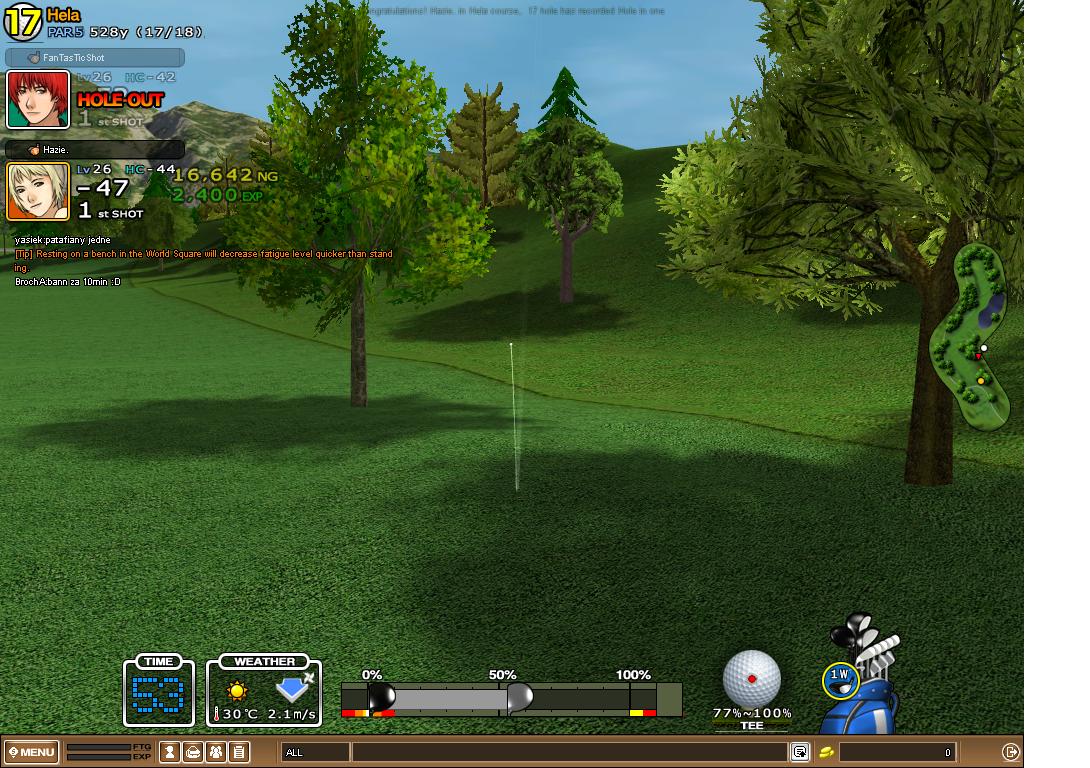This screenshot has width=1090, height=768.
Task: Open the single-person profile icon
Action: pos(170,752)
